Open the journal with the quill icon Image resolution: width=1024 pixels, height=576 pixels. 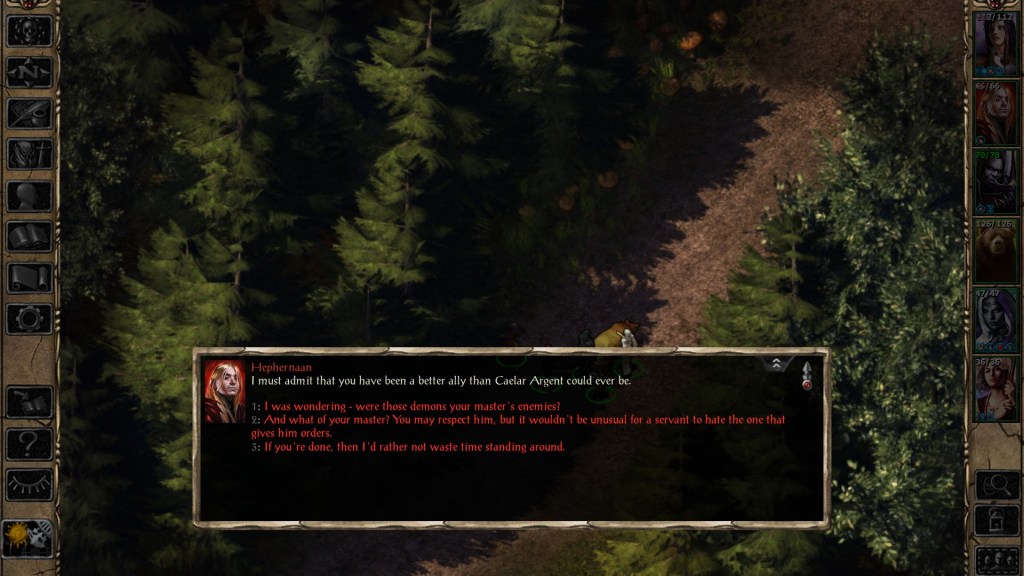(x=29, y=113)
